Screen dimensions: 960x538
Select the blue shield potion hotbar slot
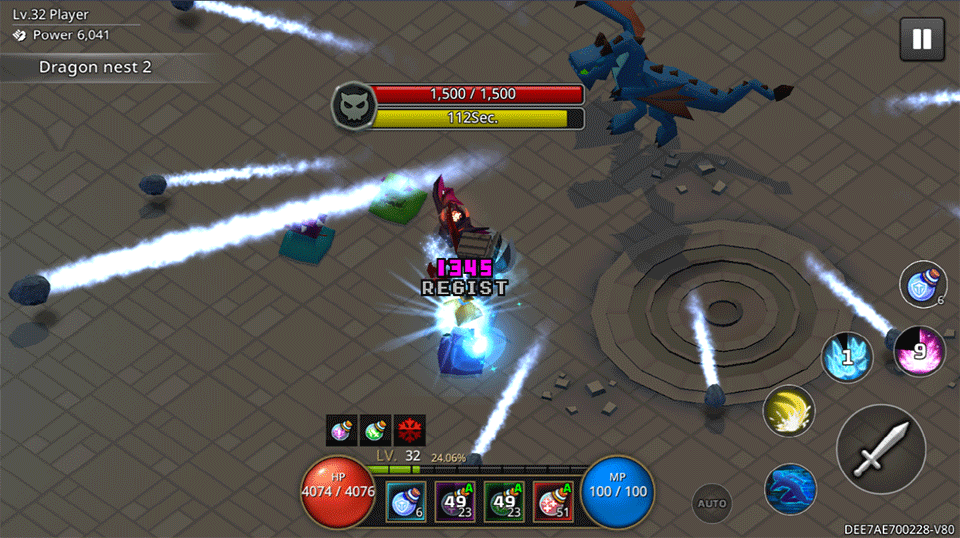coord(407,502)
